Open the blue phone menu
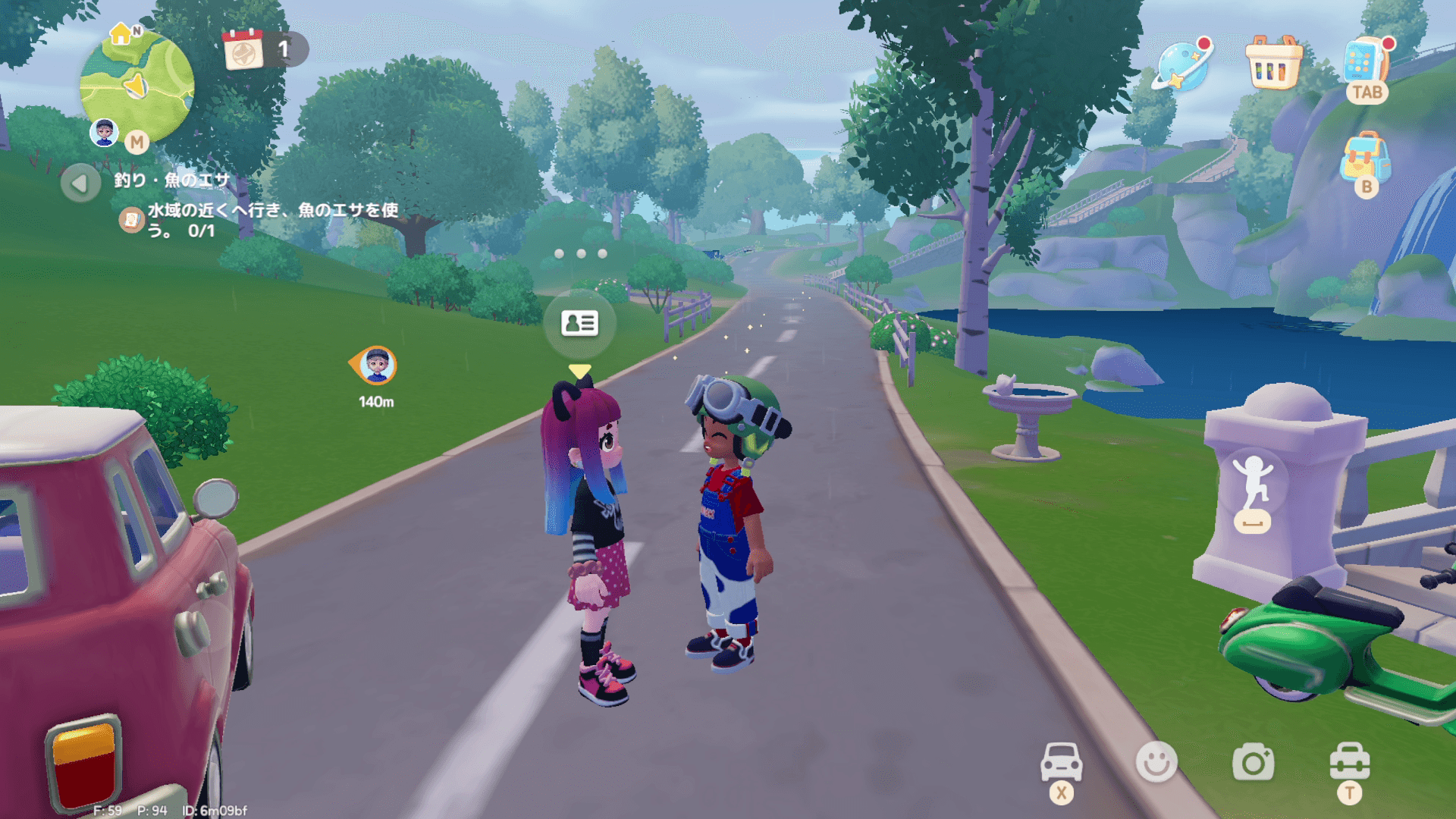Image resolution: width=1456 pixels, height=819 pixels. point(1365,62)
